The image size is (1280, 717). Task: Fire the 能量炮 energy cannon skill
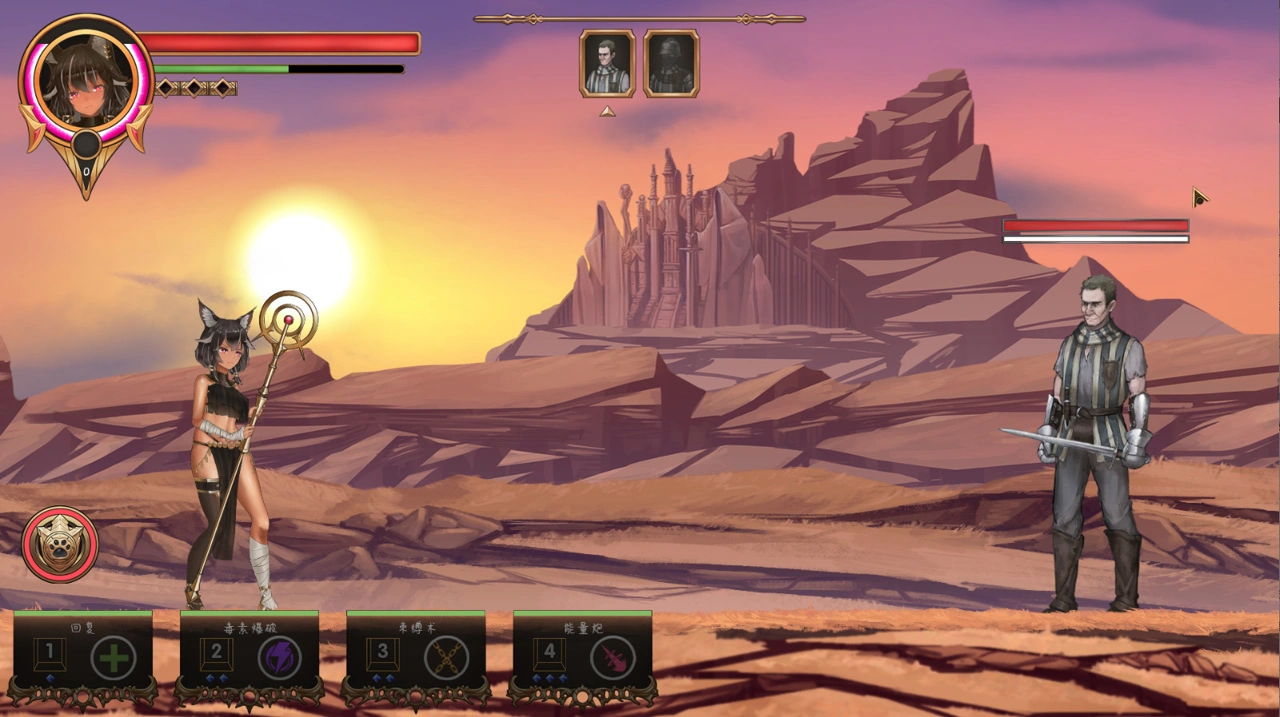coord(612,658)
